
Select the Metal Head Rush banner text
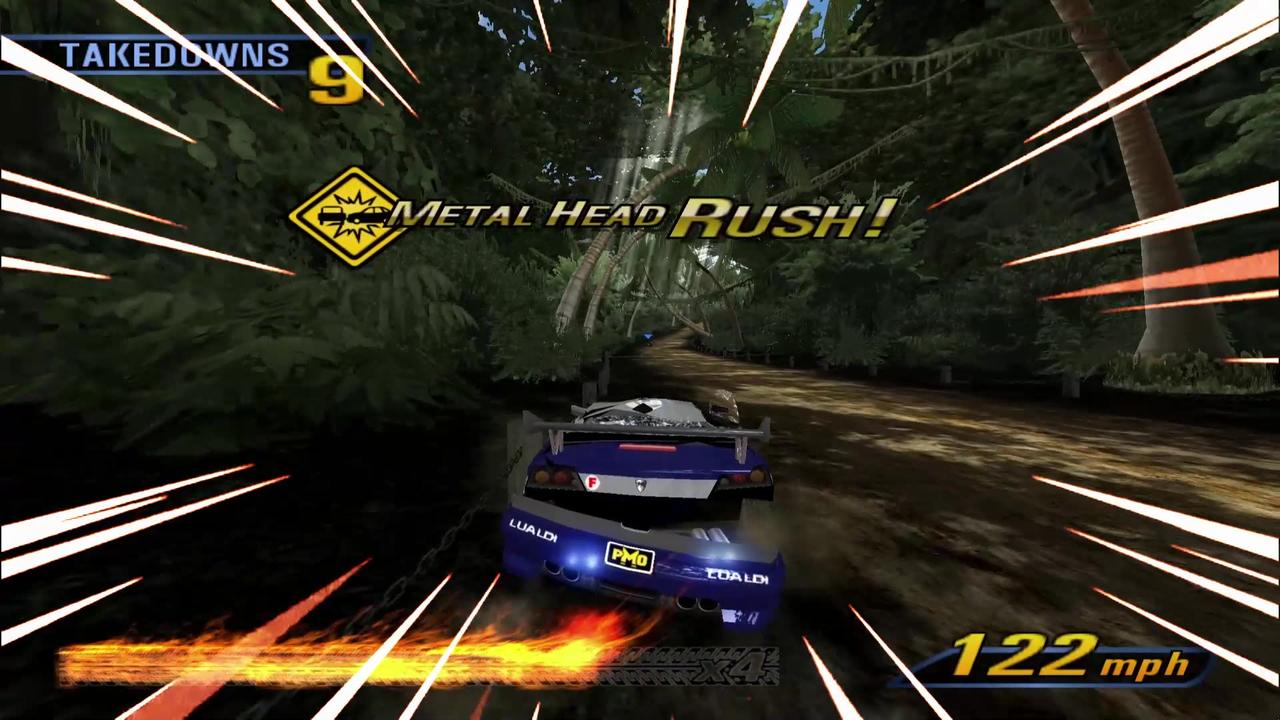[x=620, y=216]
